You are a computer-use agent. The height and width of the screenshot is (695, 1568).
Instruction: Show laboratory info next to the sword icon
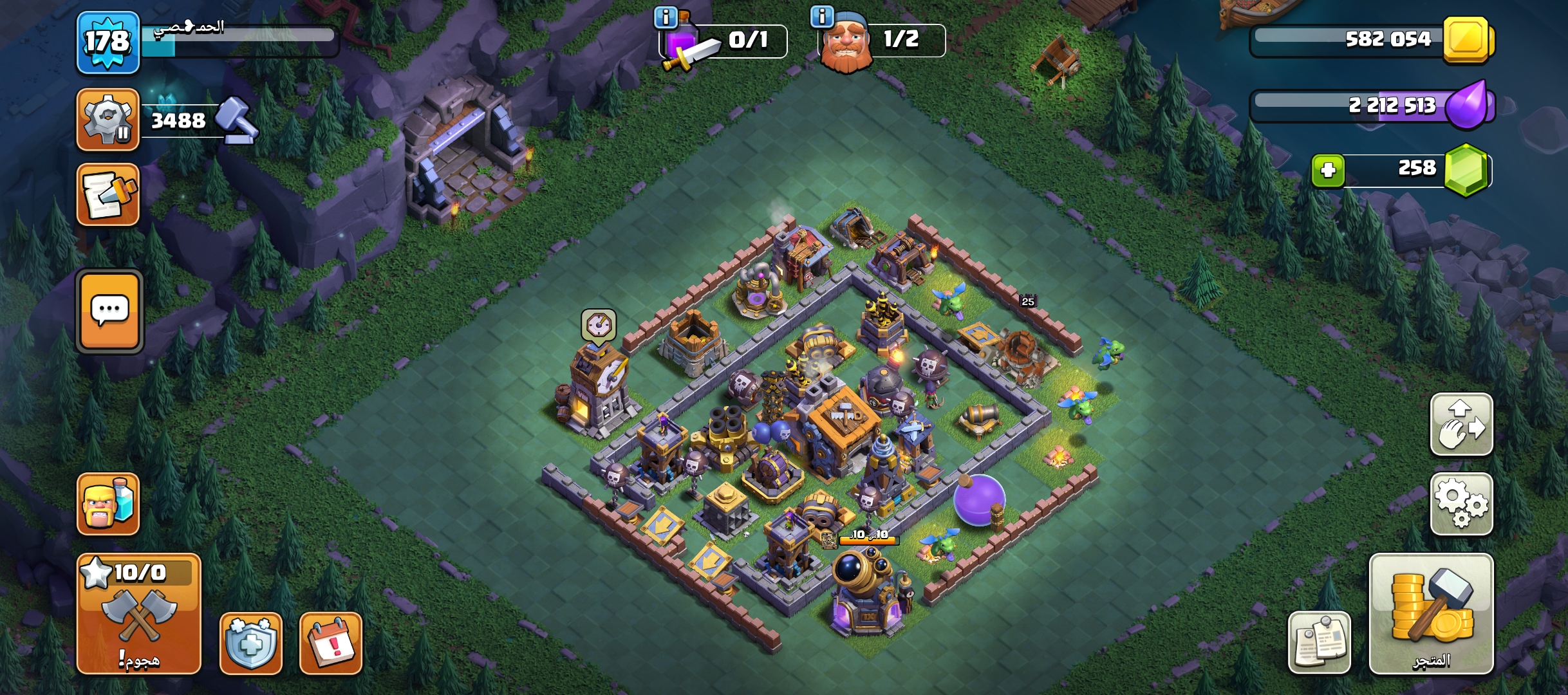pos(666,17)
